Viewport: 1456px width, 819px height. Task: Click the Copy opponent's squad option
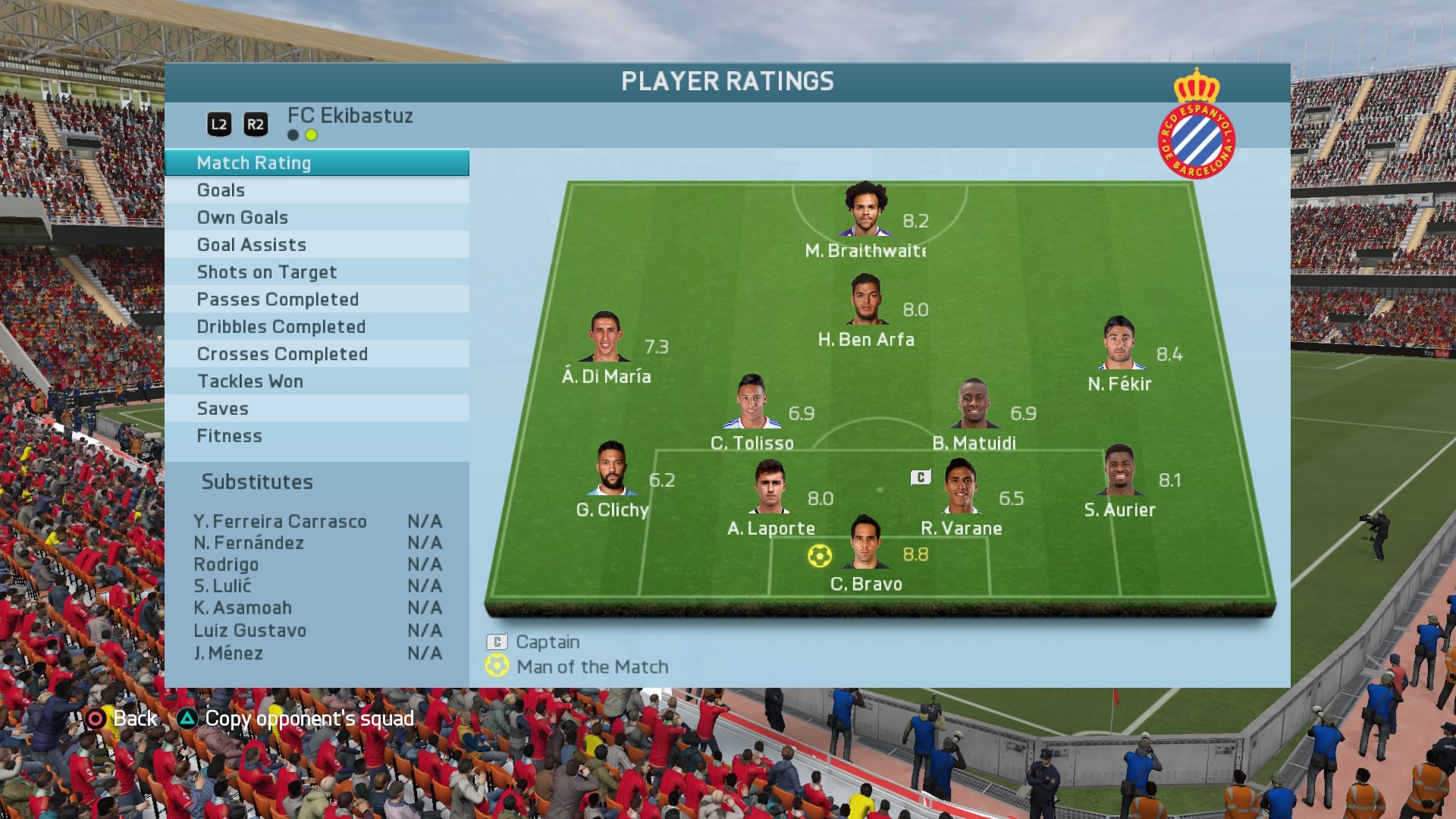point(297,719)
